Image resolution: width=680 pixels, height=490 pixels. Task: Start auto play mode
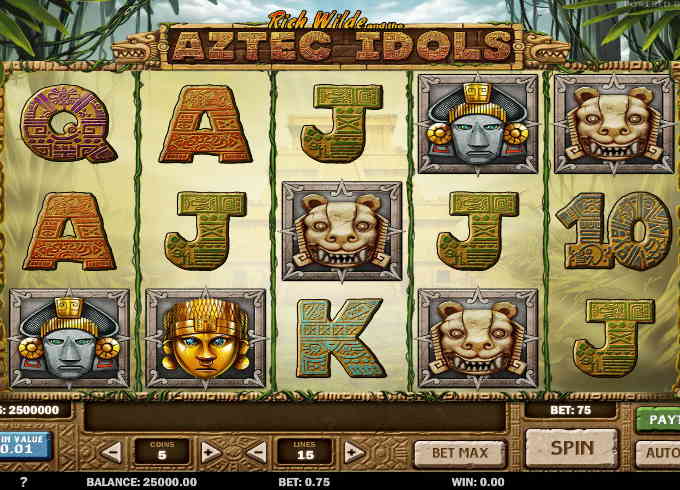[x=659, y=453]
